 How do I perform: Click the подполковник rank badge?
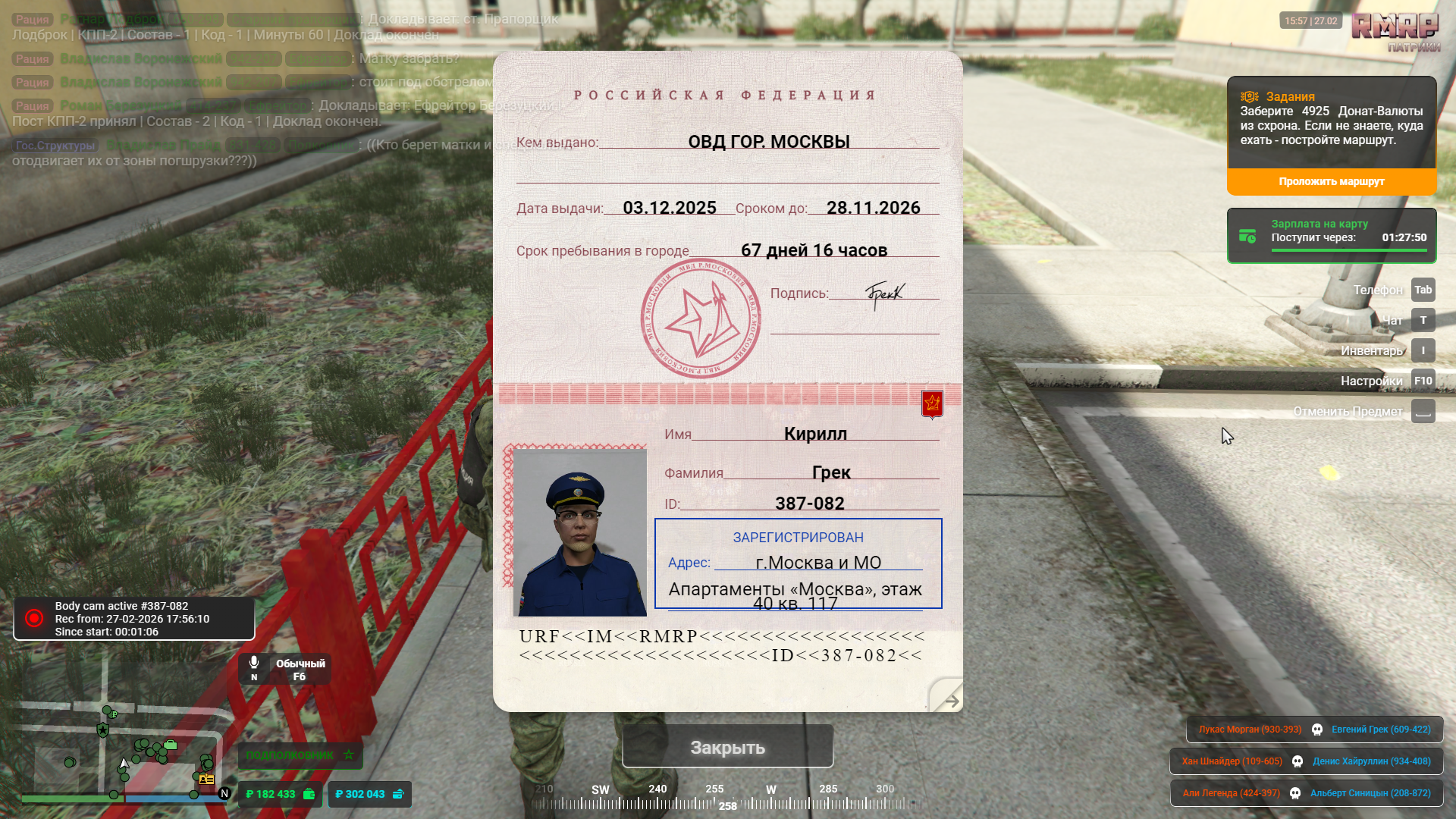(300, 755)
